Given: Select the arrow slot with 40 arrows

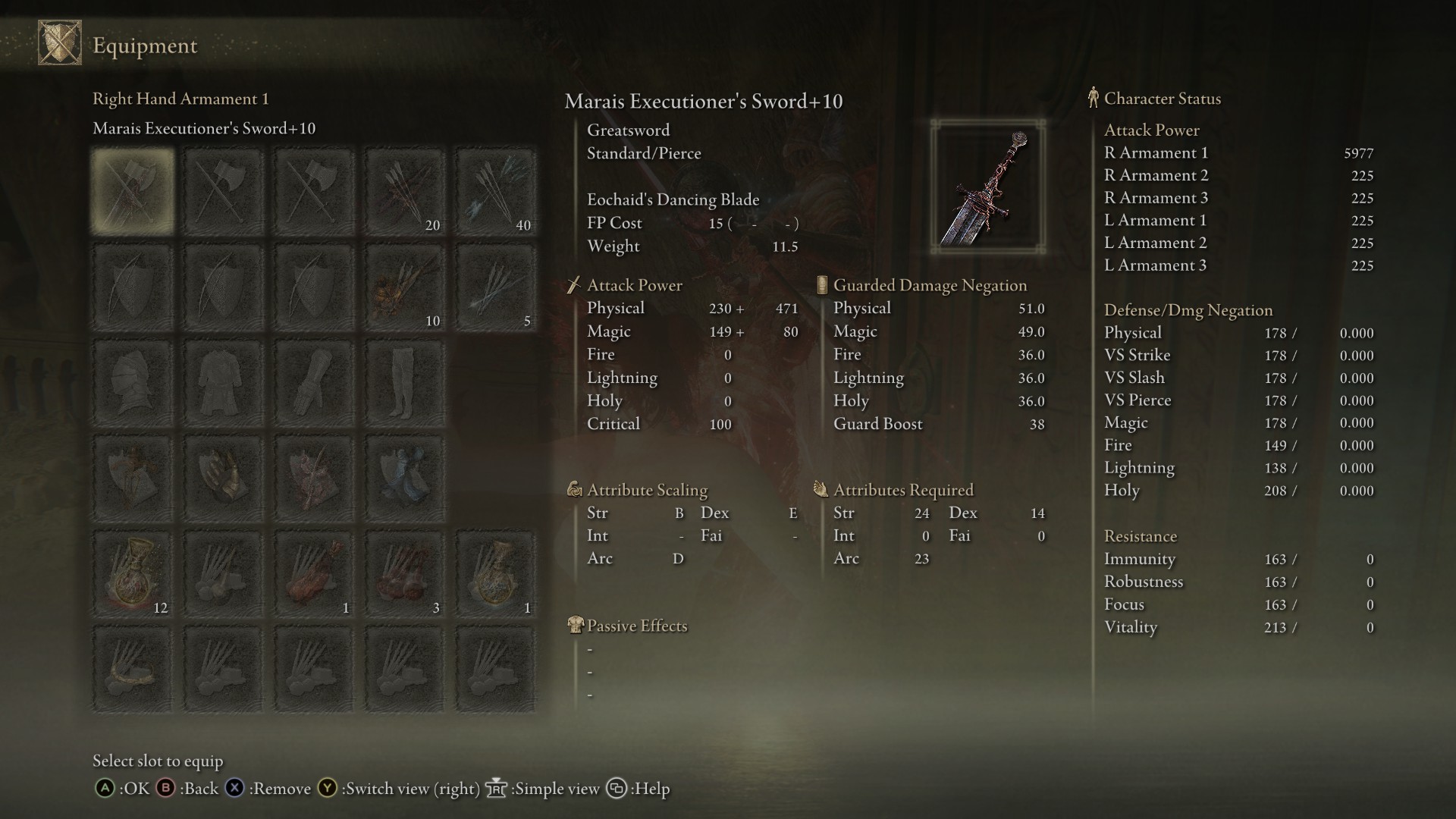Looking at the screenshot, I should tap(496, 190).
